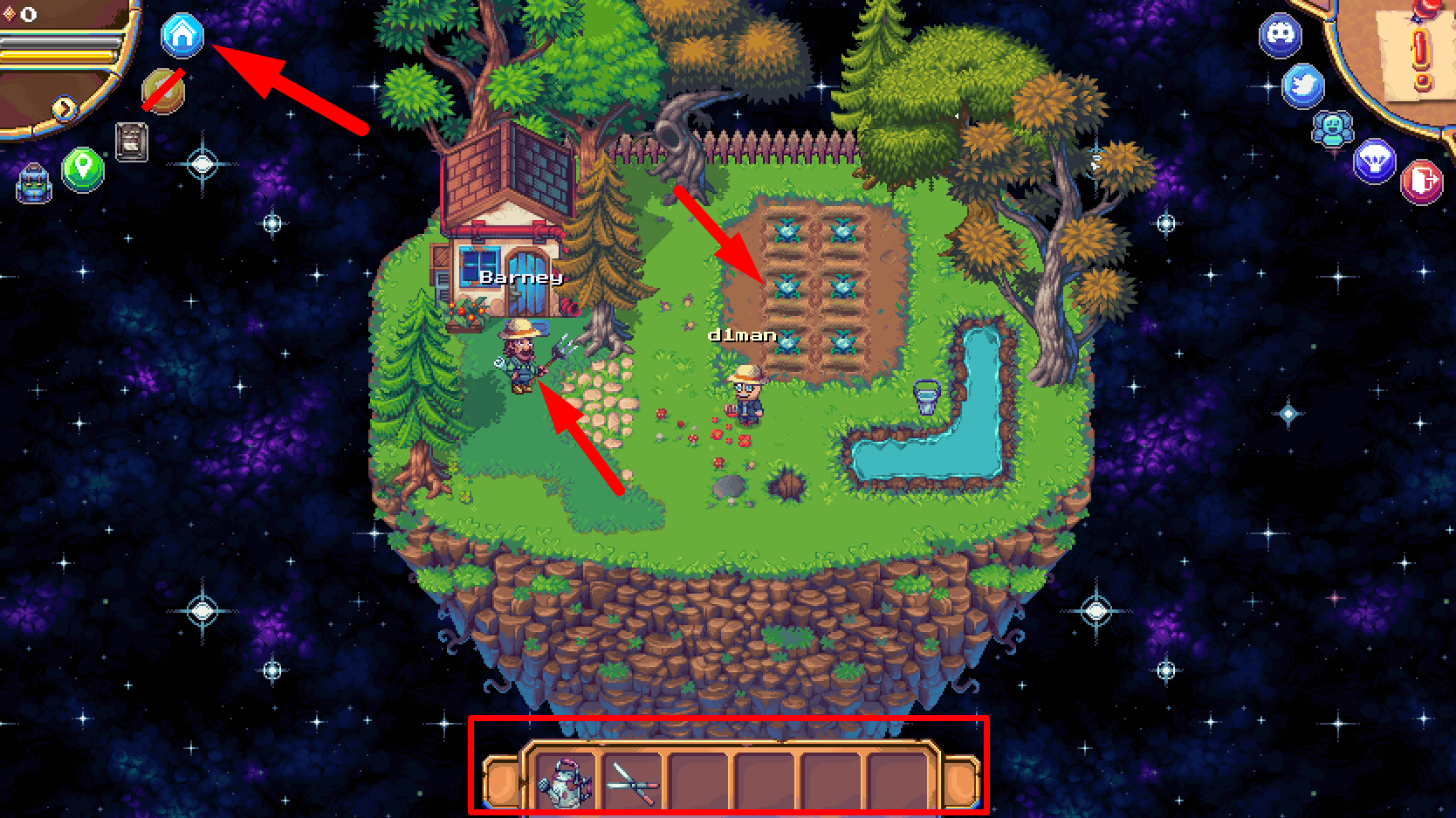Click the blue home button
This screenshot has width=1456, height=818.
182,36
